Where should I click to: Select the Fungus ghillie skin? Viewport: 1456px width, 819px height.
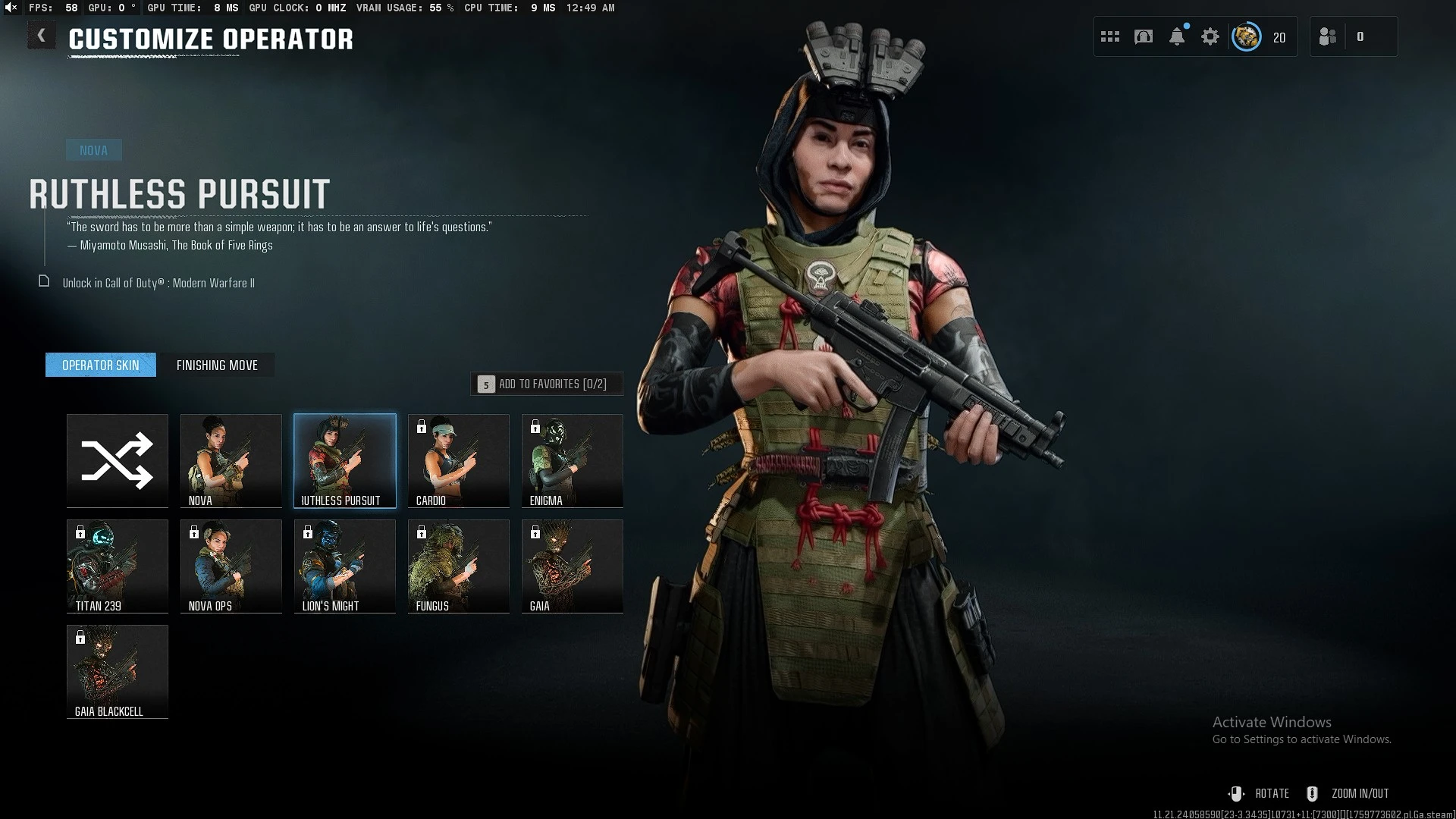[x=459, y=566]
